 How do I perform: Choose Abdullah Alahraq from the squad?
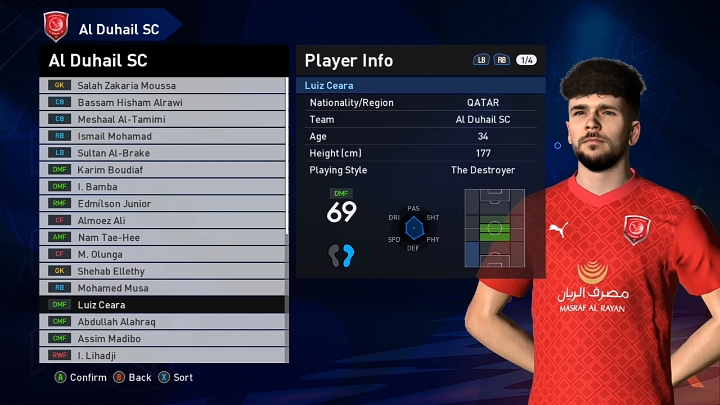tap(160, 321)
